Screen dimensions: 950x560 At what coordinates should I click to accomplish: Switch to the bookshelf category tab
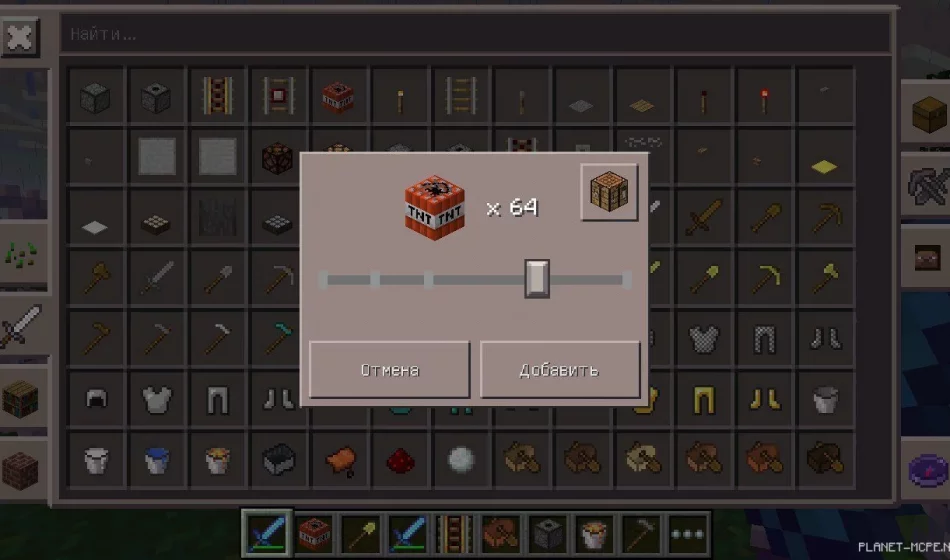(22, 398)
